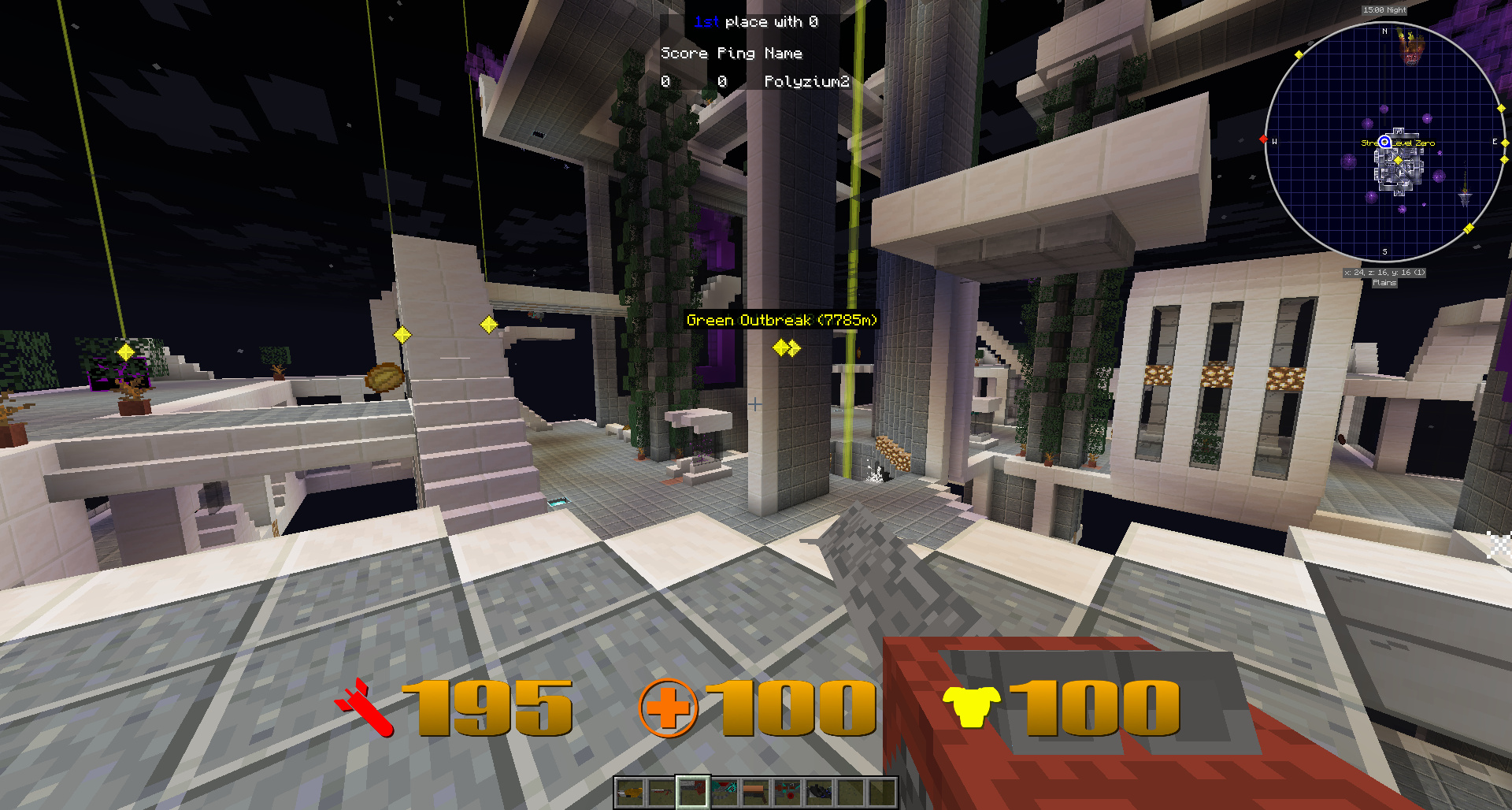
Task: Select the weapon in hotbar slot two
Action: 661,793
